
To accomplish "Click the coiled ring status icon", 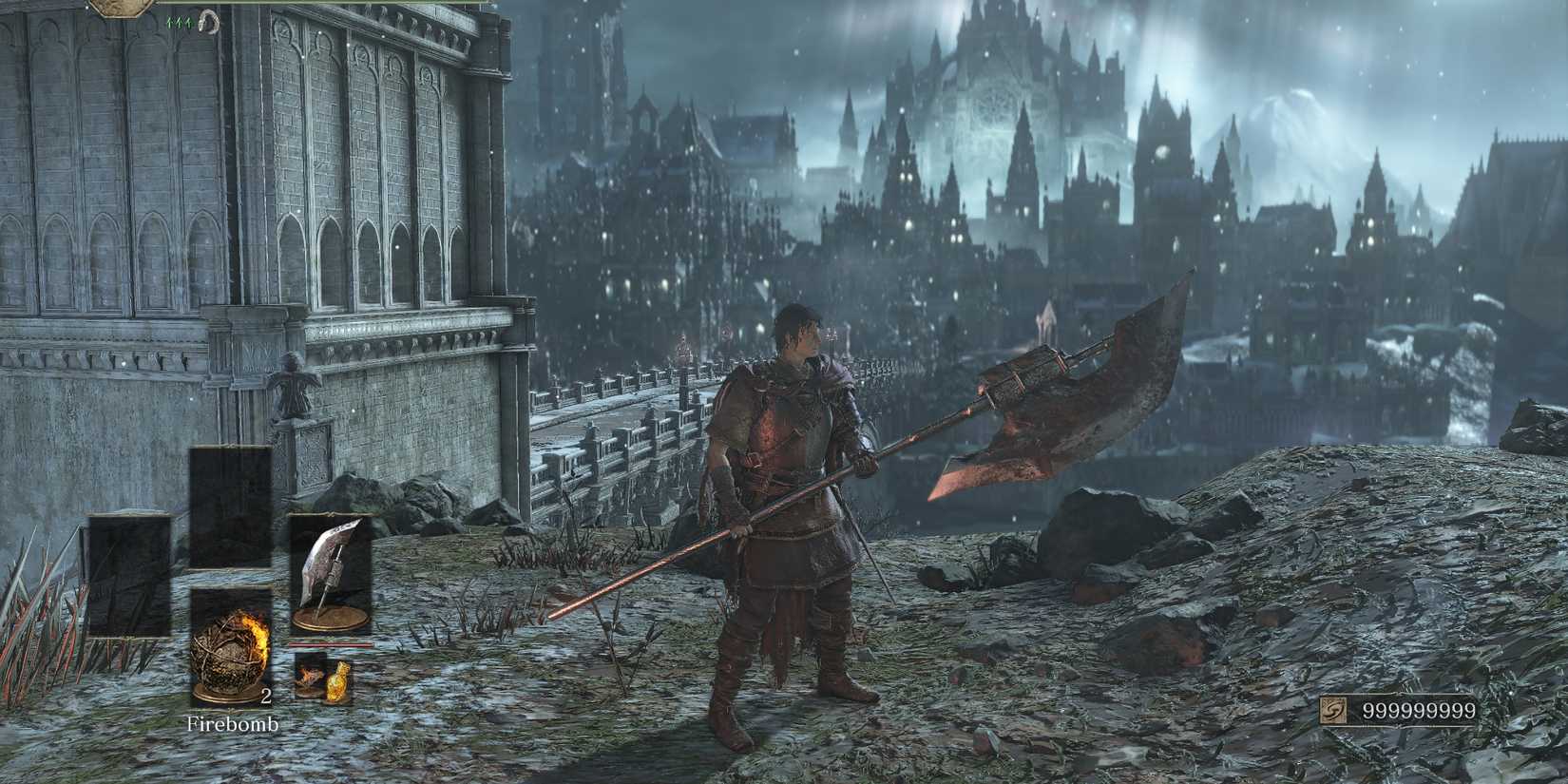I will coord(209,20).
